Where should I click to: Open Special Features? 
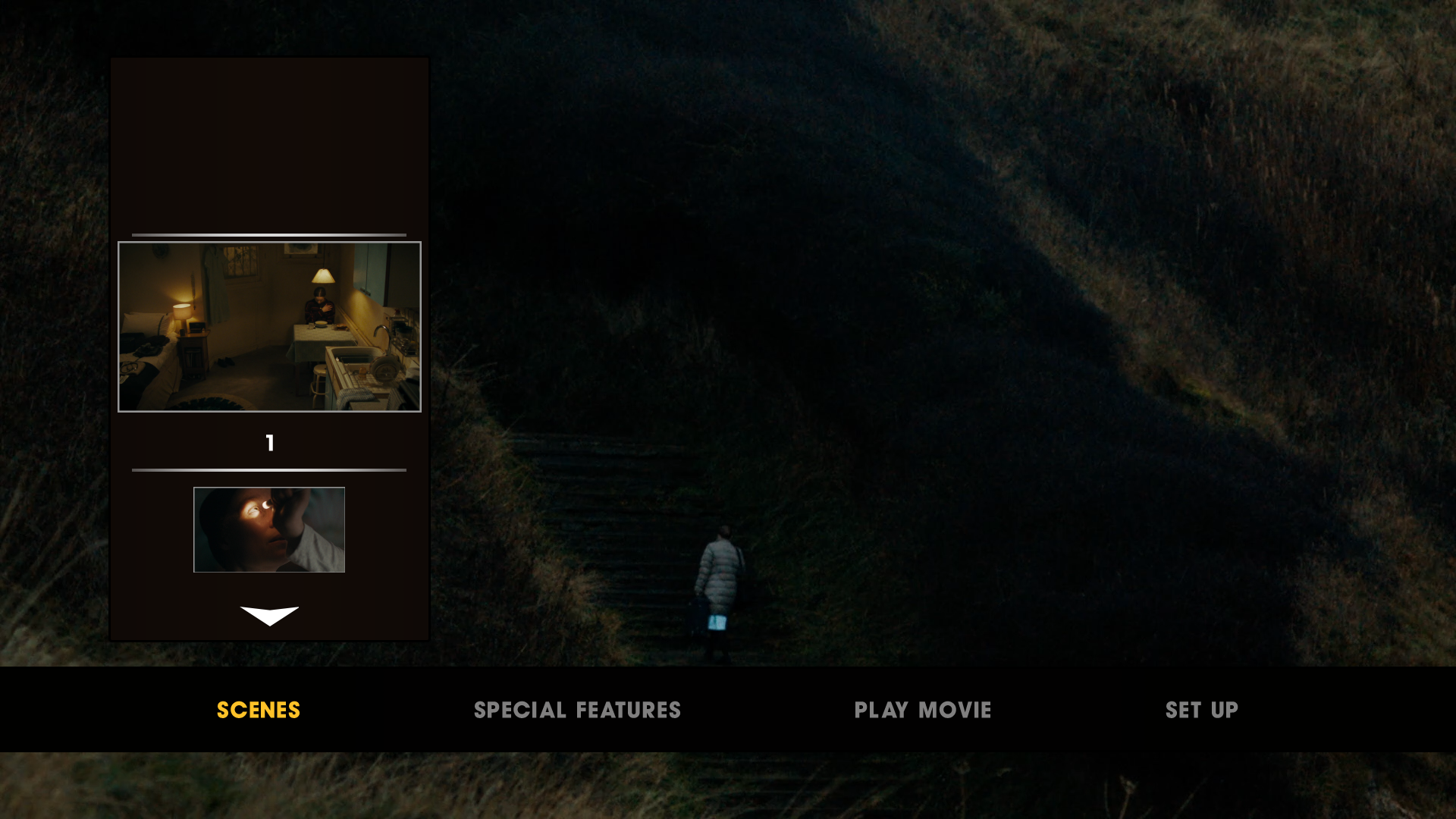[577, 710]
